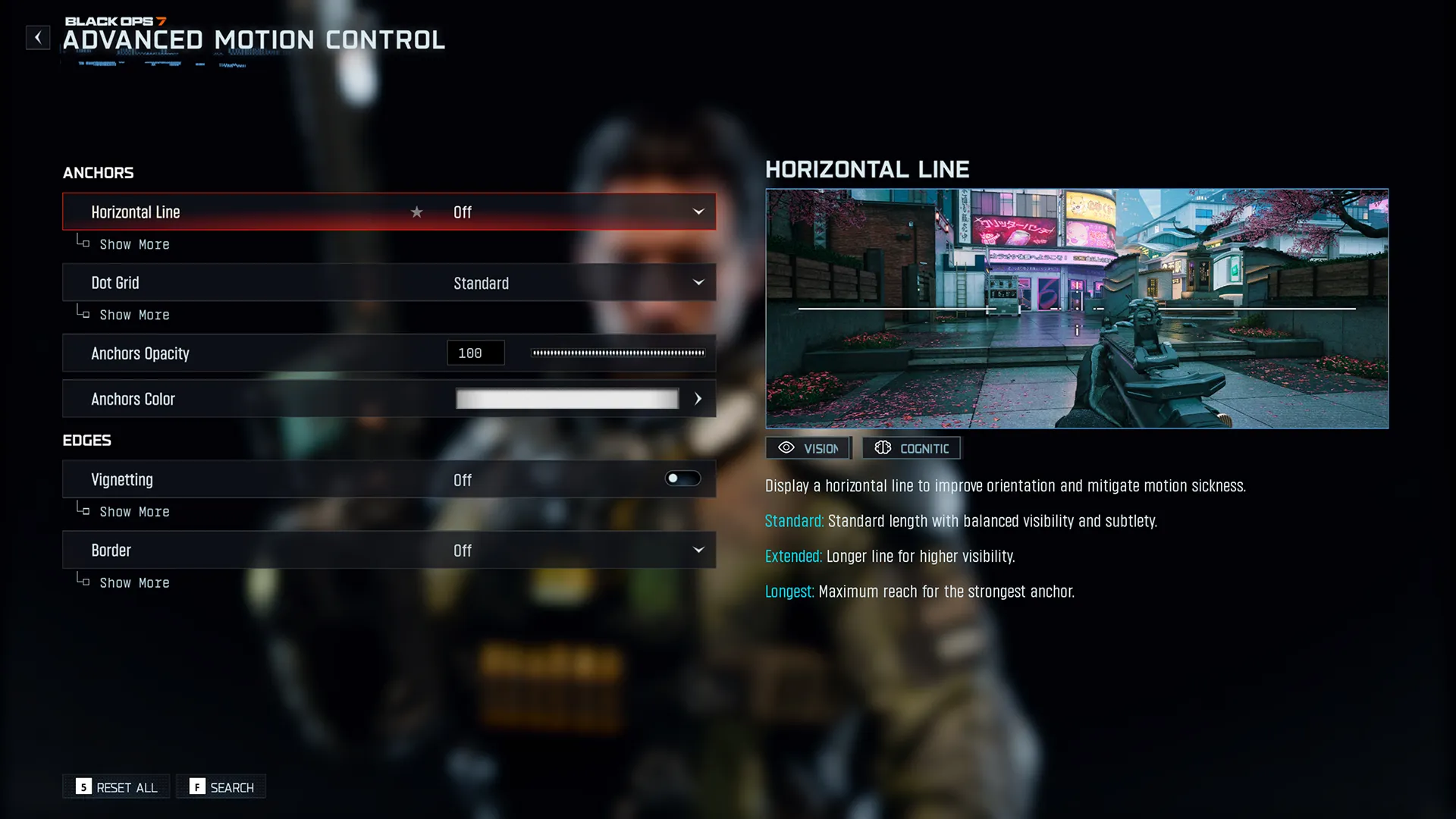Image resolution: width=1456 pixels, height=819 pixels.
Task: Reset all settings with Reset All
Action: tap(117, 787)
